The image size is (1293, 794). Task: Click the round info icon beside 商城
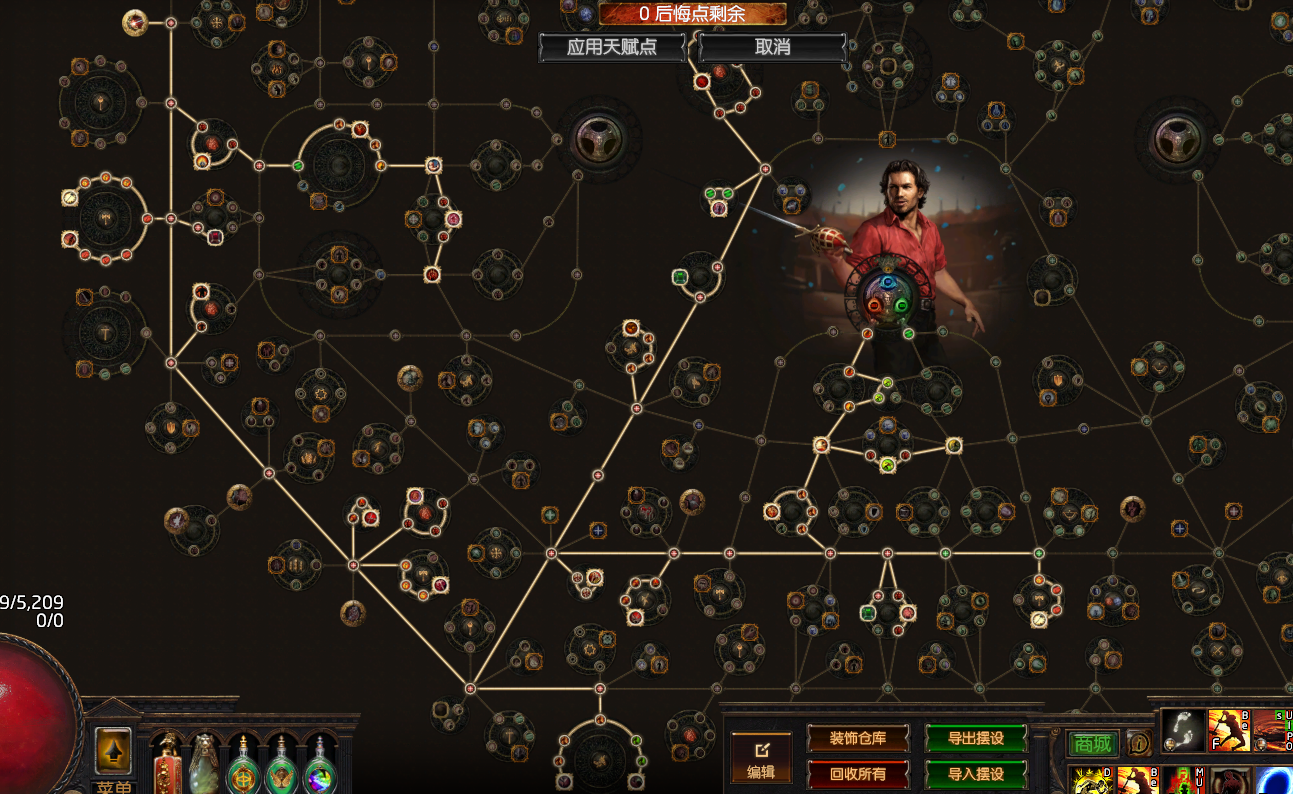pos(1137,743)
